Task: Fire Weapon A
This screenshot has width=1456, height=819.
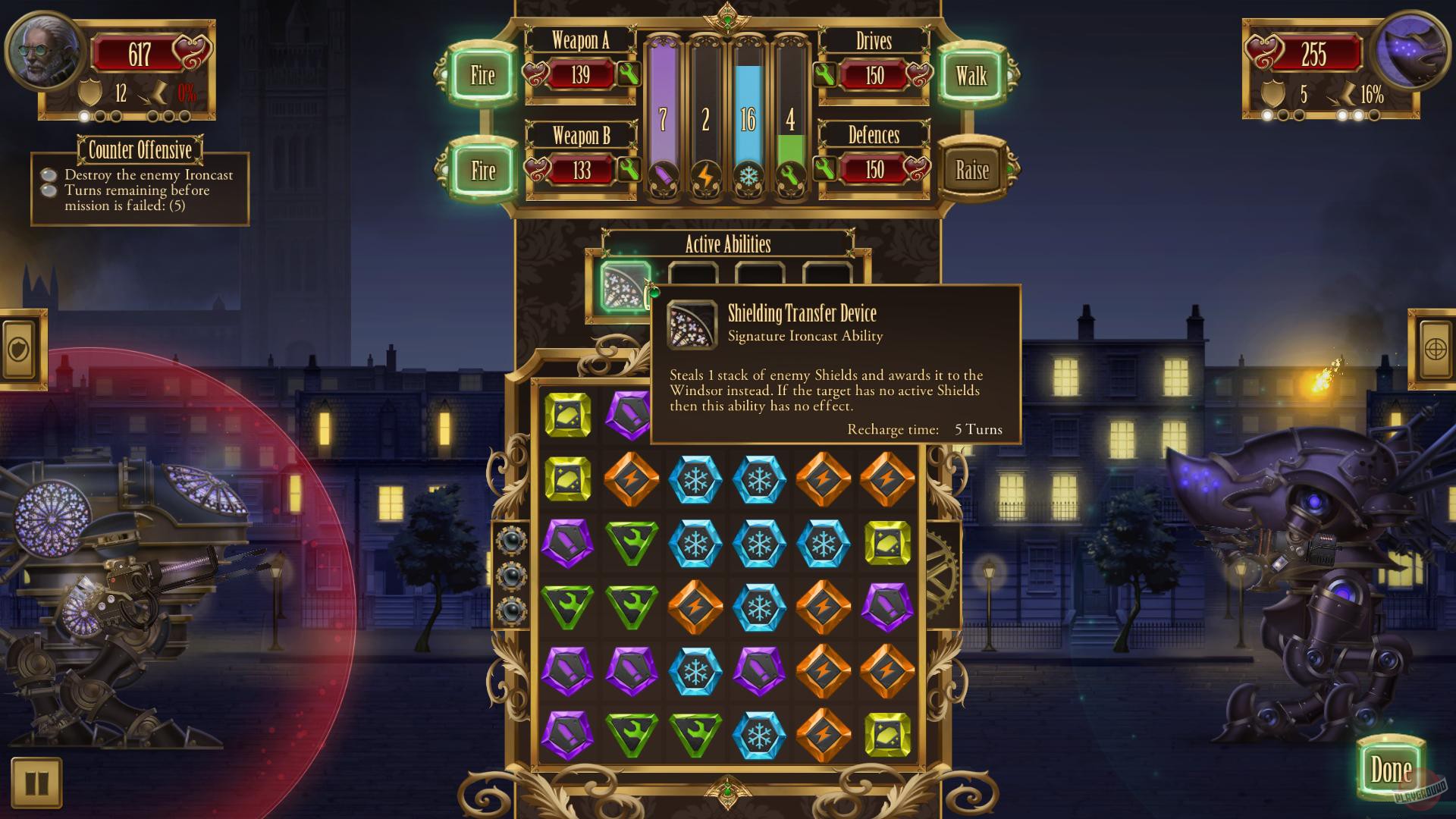Action: [482, 76]
